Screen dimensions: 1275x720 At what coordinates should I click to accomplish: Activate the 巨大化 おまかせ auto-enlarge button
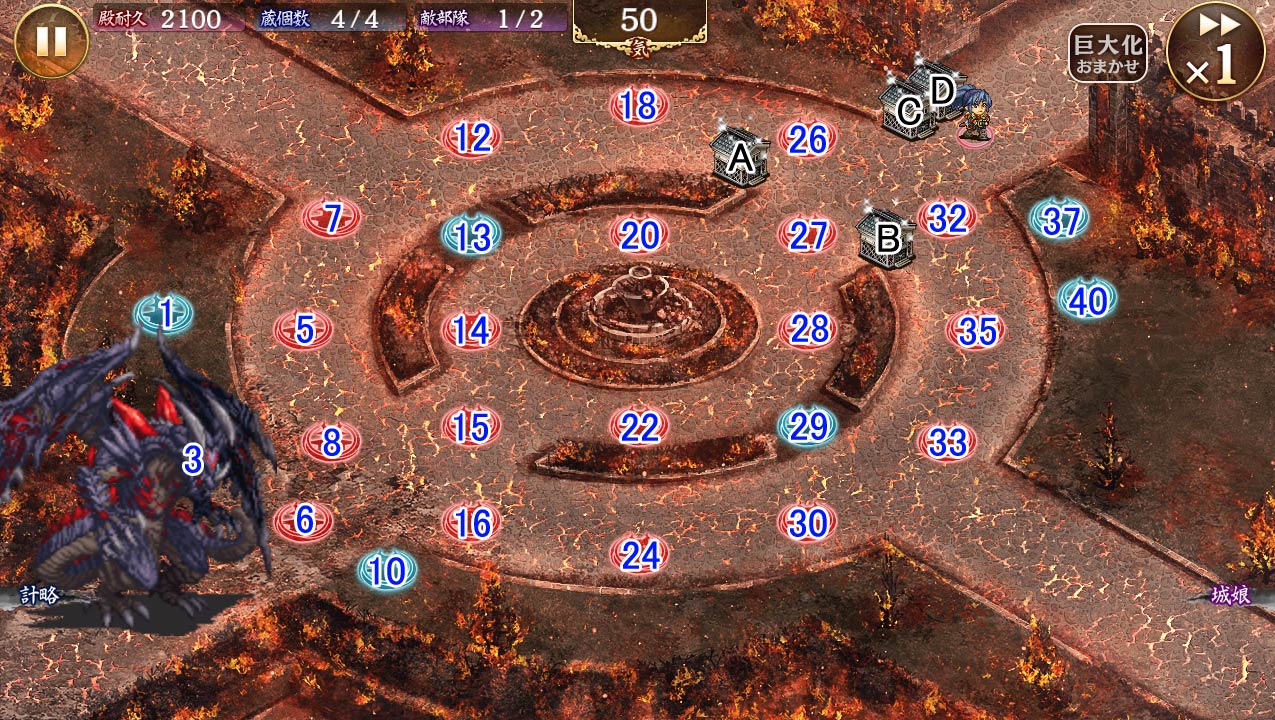click(x=1106, y=54)
